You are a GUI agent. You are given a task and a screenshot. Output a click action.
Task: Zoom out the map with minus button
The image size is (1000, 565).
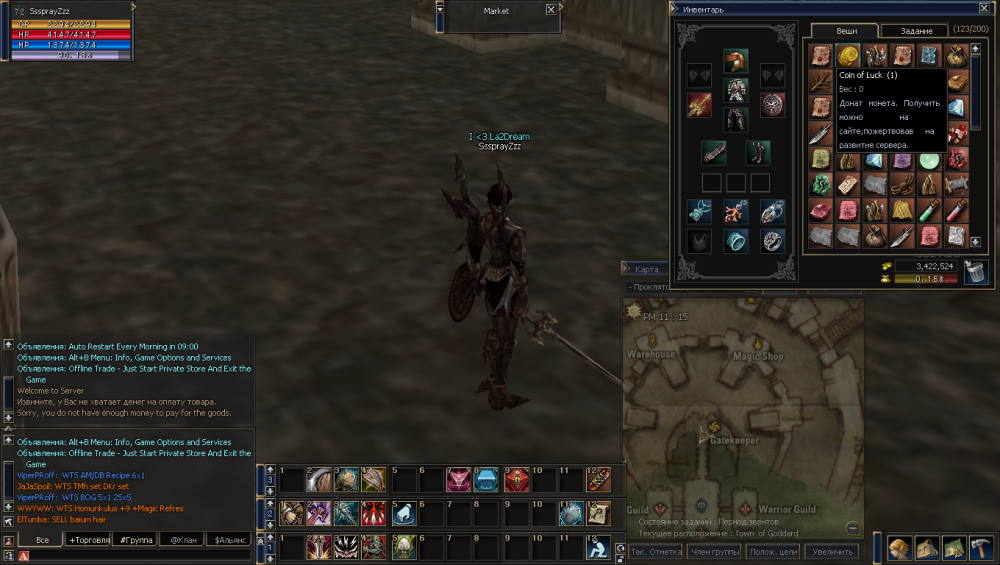852,528
